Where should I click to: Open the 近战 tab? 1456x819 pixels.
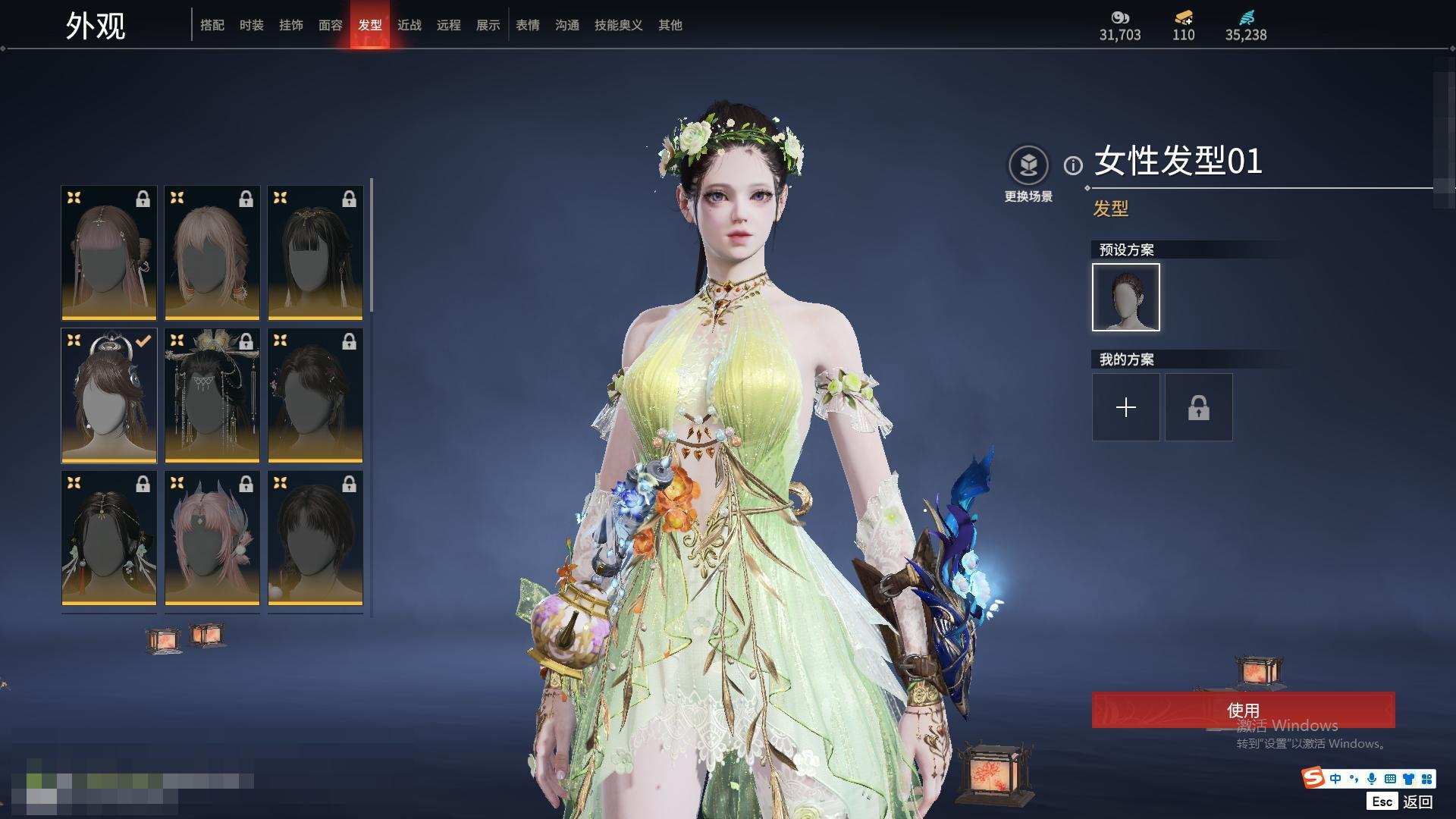click(x=409, y=25)
